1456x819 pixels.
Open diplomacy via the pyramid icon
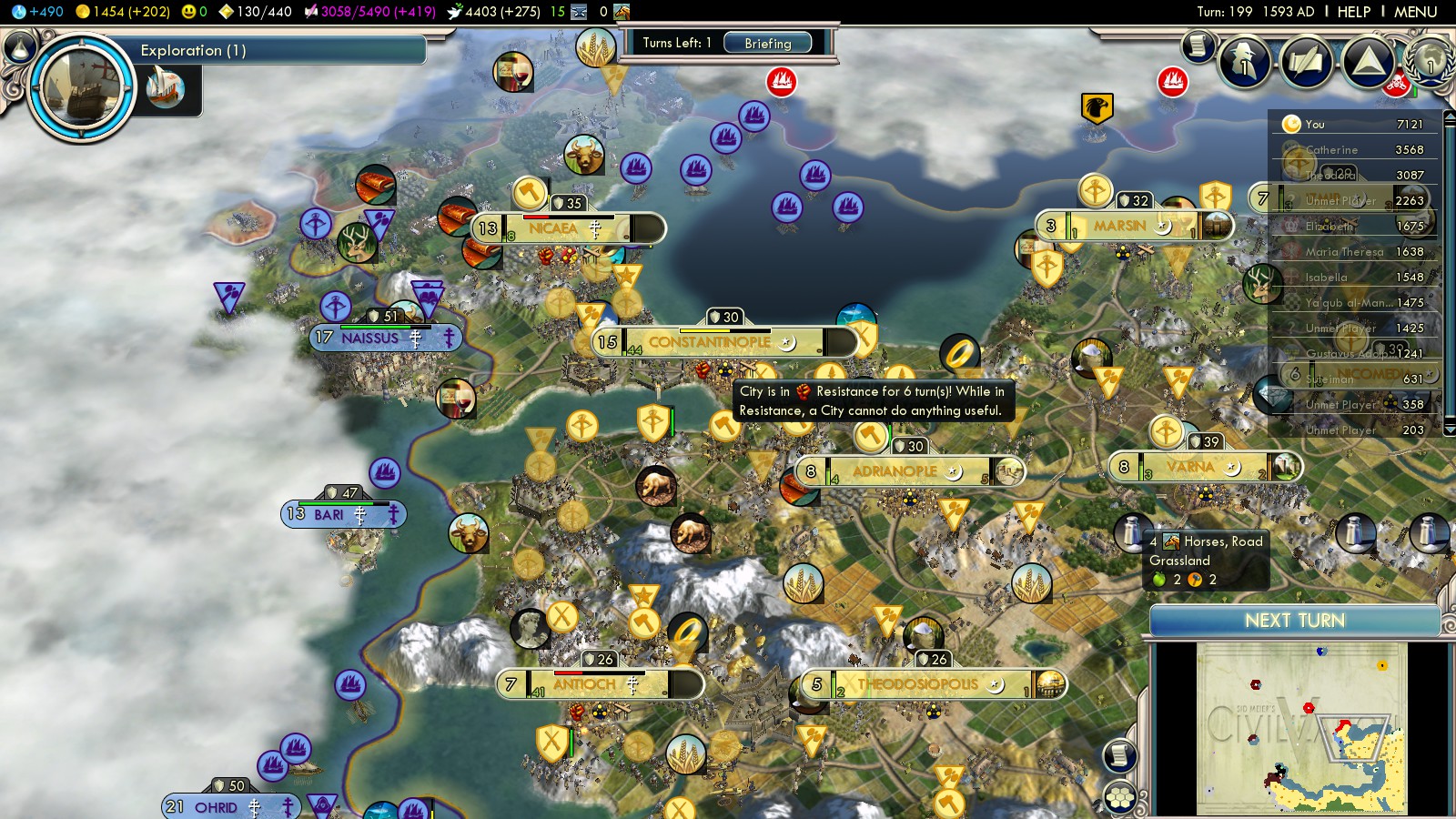pos(1368,62)
